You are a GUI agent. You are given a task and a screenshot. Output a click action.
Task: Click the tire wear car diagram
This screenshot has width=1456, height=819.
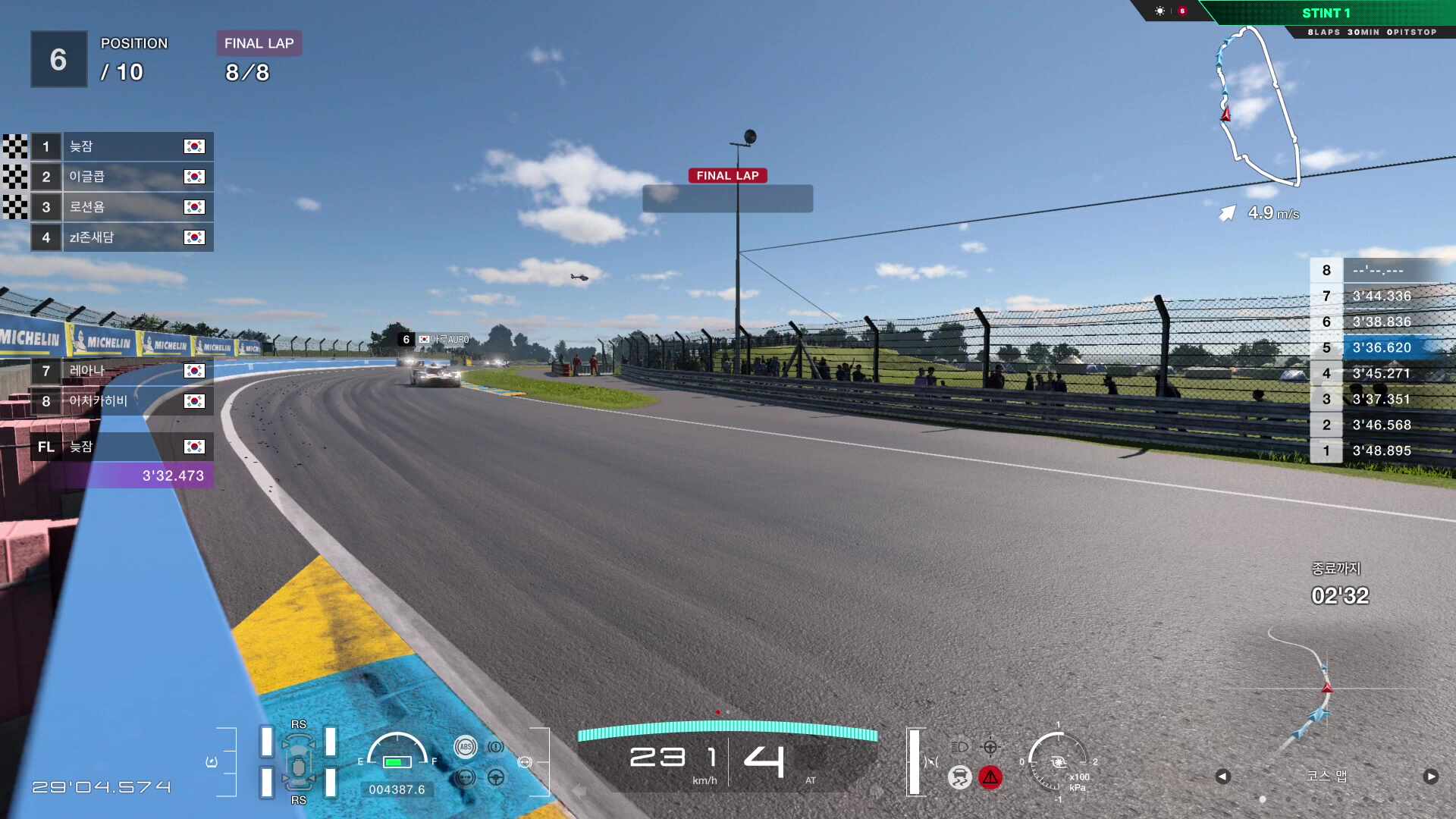(299, 762)
